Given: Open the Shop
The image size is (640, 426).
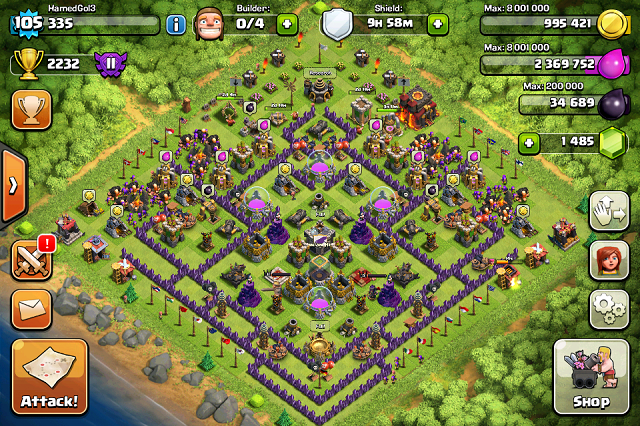Looking at the screenshot, I should coord(590,377).
